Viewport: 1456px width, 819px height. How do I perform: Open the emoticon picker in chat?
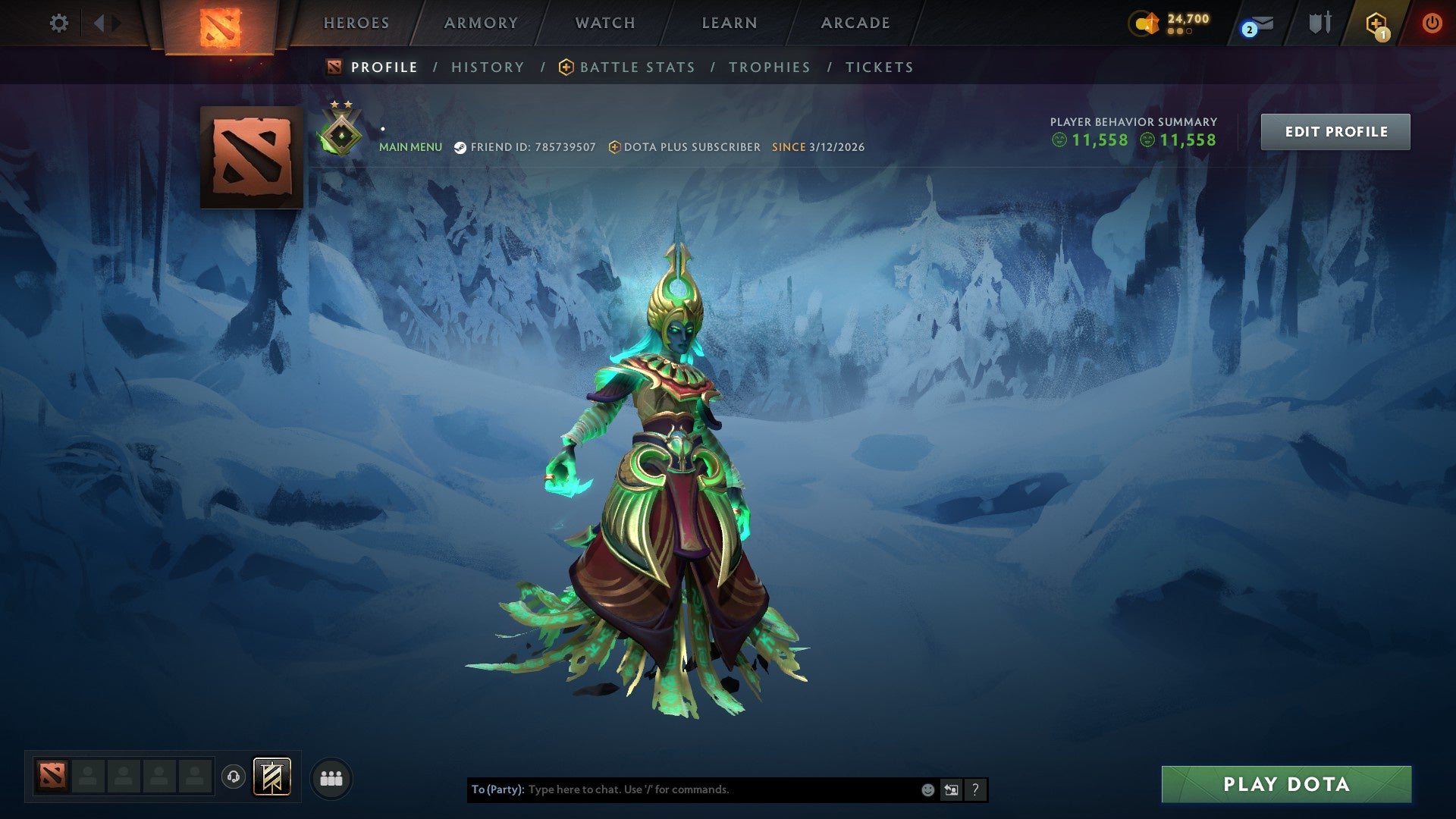click(x=927, y=789)
